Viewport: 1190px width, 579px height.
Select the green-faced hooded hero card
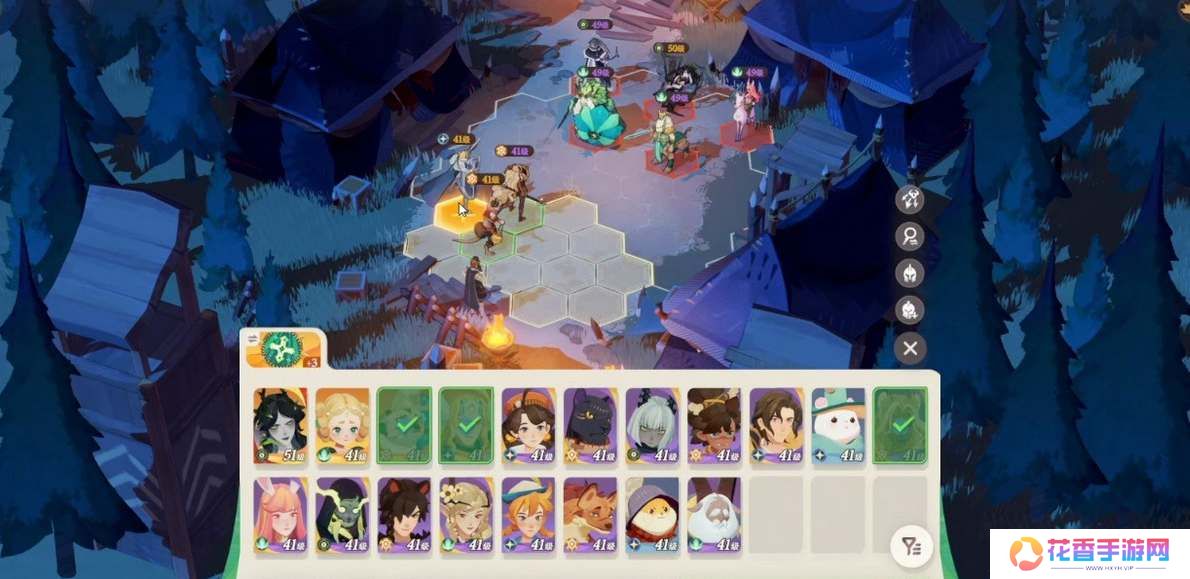pos(342,515)
